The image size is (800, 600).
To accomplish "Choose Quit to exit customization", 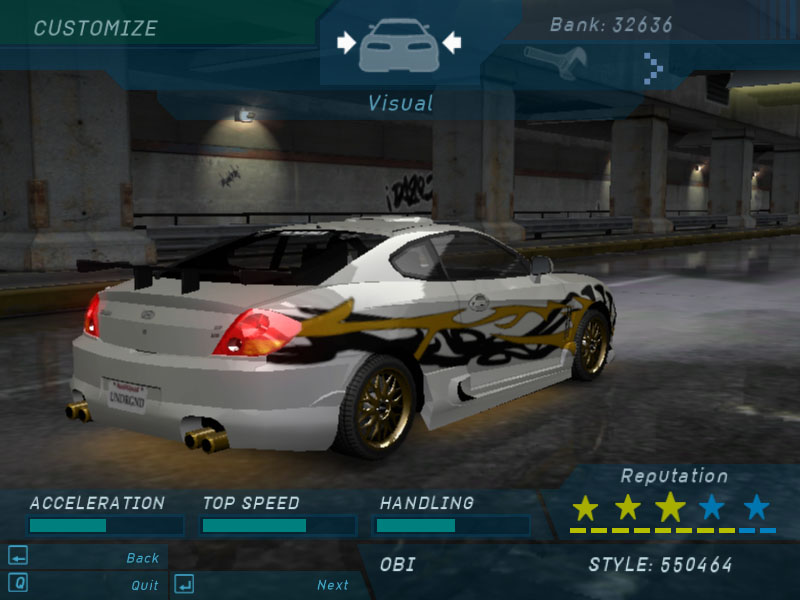I will 144,585.
